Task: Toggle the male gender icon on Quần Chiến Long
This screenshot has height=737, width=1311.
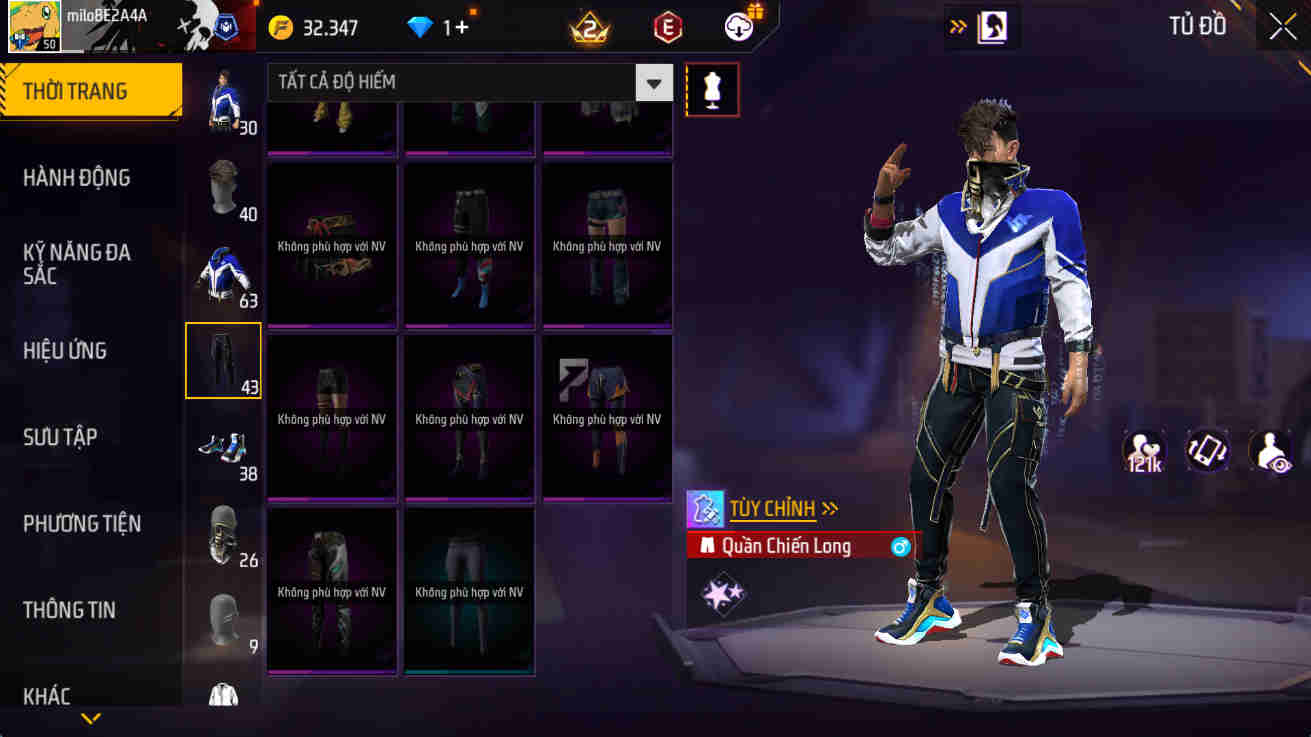Action: (900, 546)
